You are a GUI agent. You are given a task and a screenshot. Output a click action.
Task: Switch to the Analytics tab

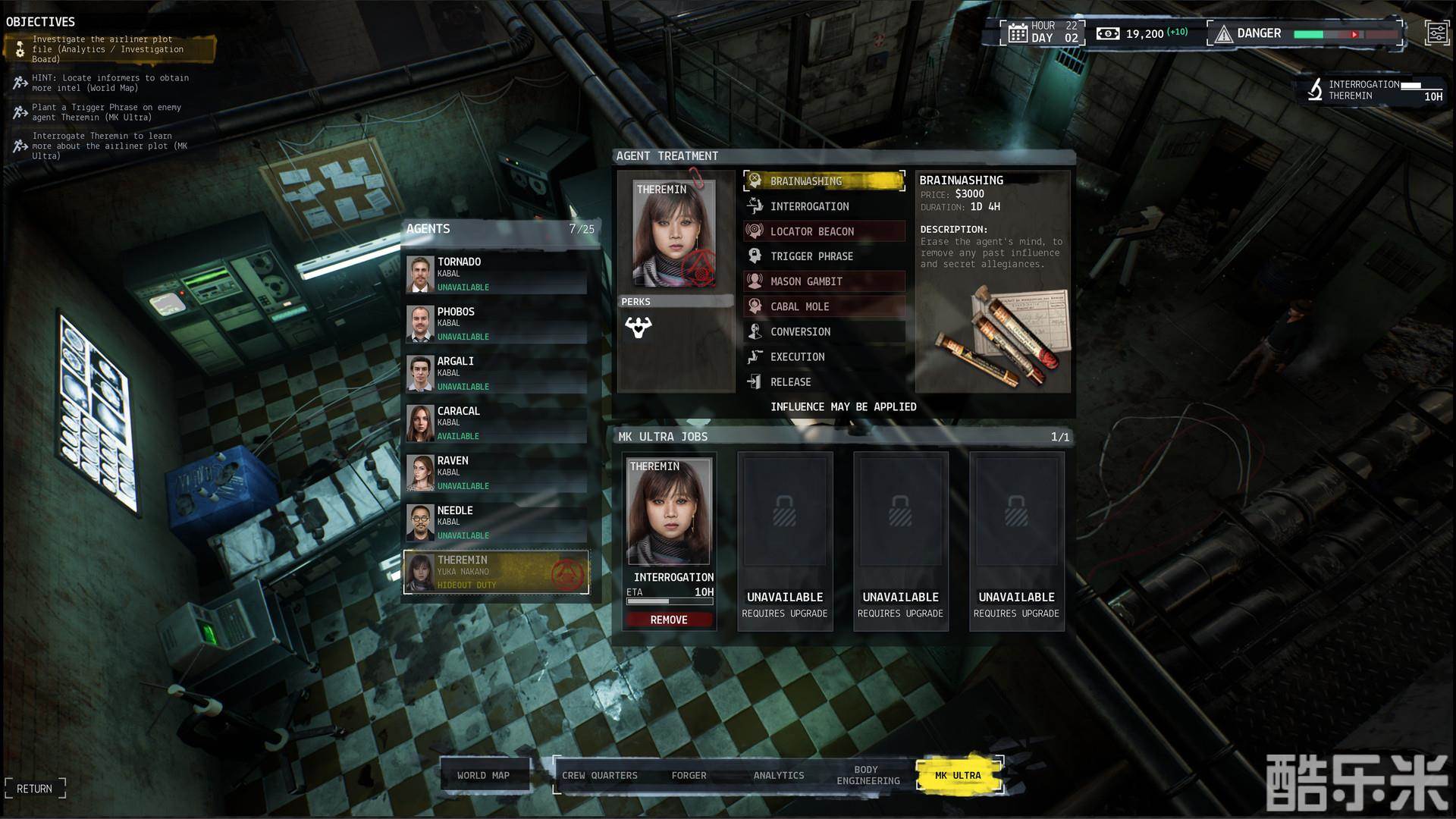779,775
